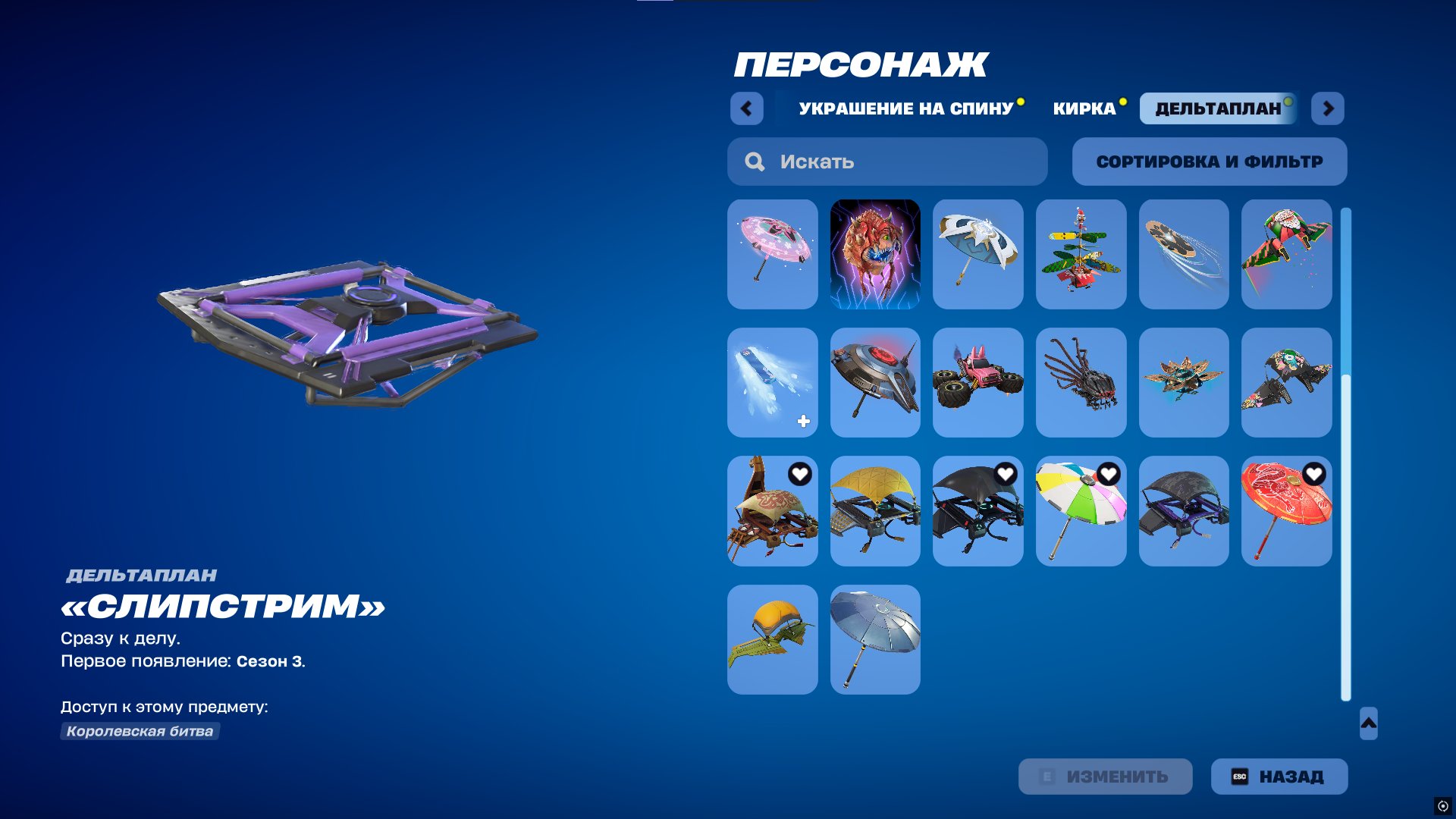Click the left category navigation arrow
This screenshot has height=819, width=1456.
click(x=747, y=108)
